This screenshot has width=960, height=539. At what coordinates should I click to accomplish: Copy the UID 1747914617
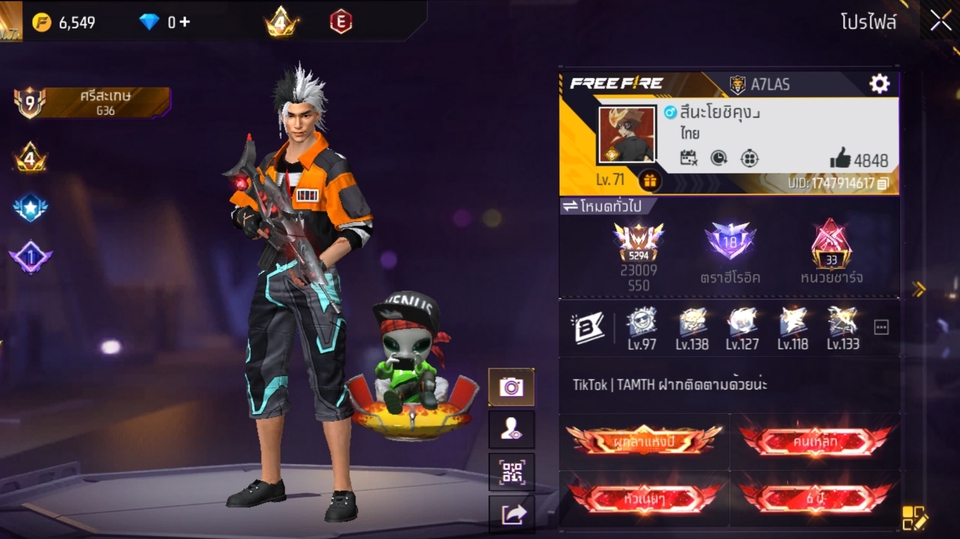[883, 184]
